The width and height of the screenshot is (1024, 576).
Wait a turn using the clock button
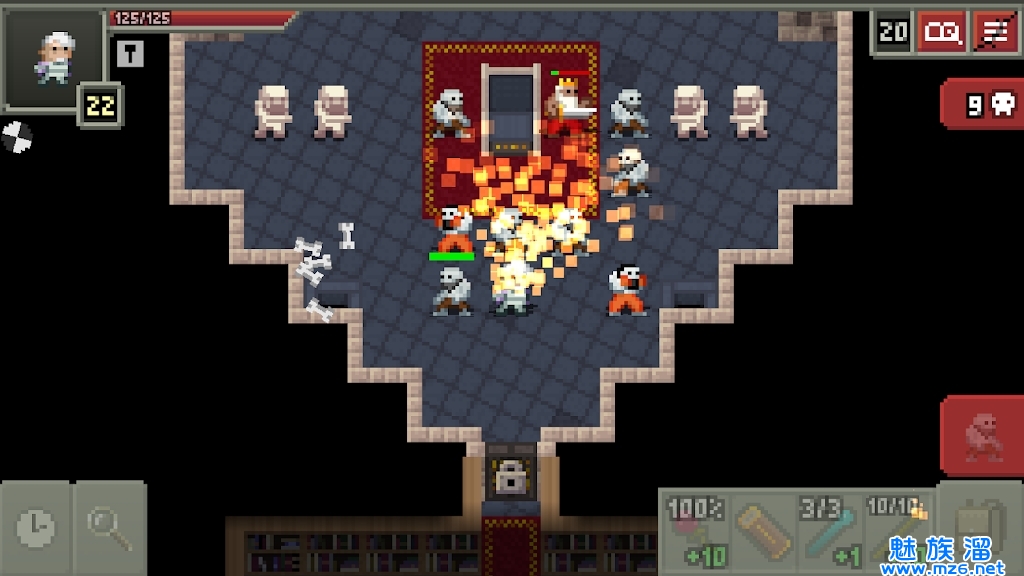pos(36,527)
